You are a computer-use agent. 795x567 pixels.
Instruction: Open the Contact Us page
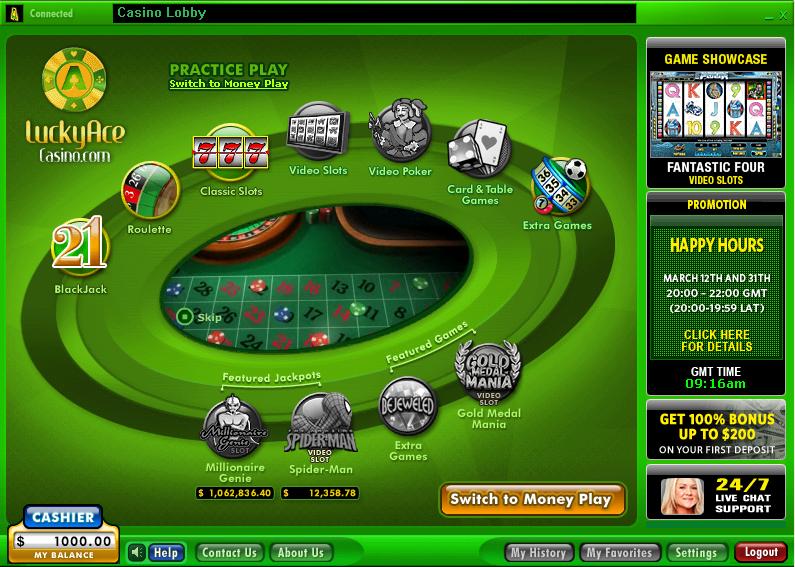(228, 552)
